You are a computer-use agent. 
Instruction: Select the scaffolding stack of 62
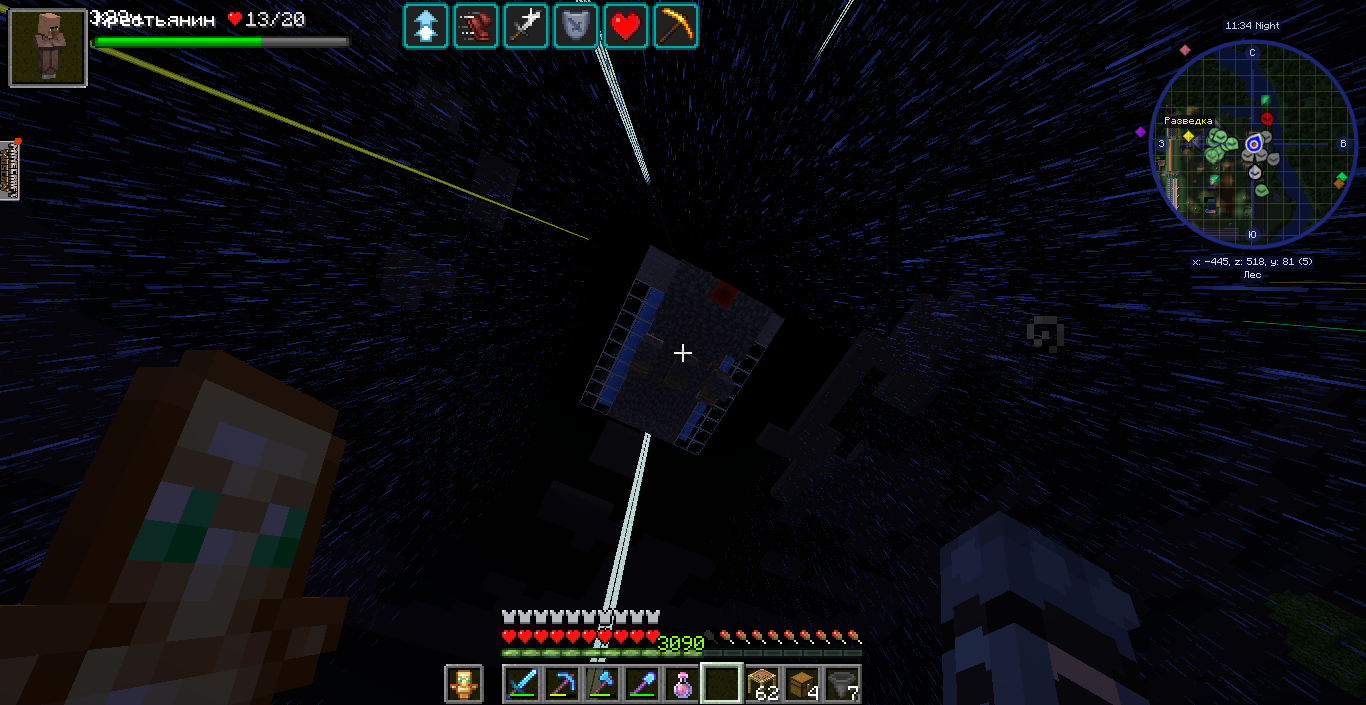(762, 684)
